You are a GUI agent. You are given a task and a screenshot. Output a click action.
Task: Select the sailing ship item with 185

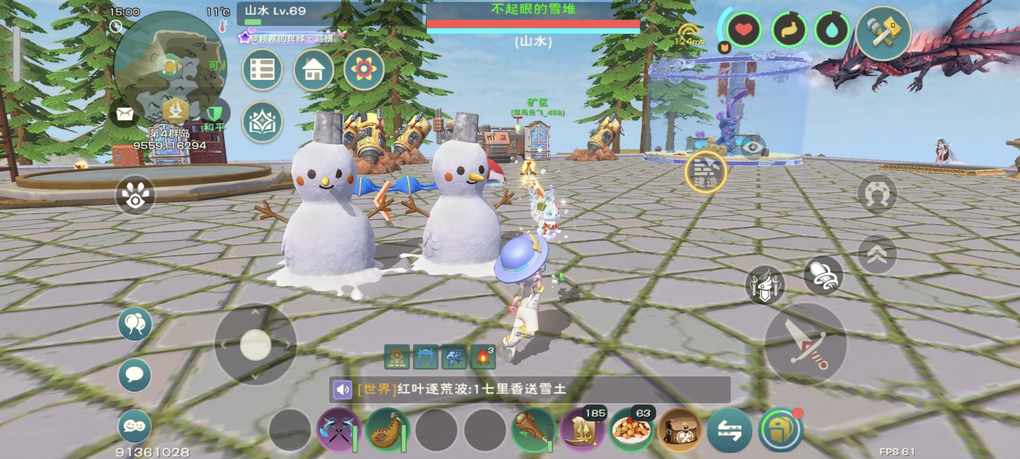click(582, 430)
